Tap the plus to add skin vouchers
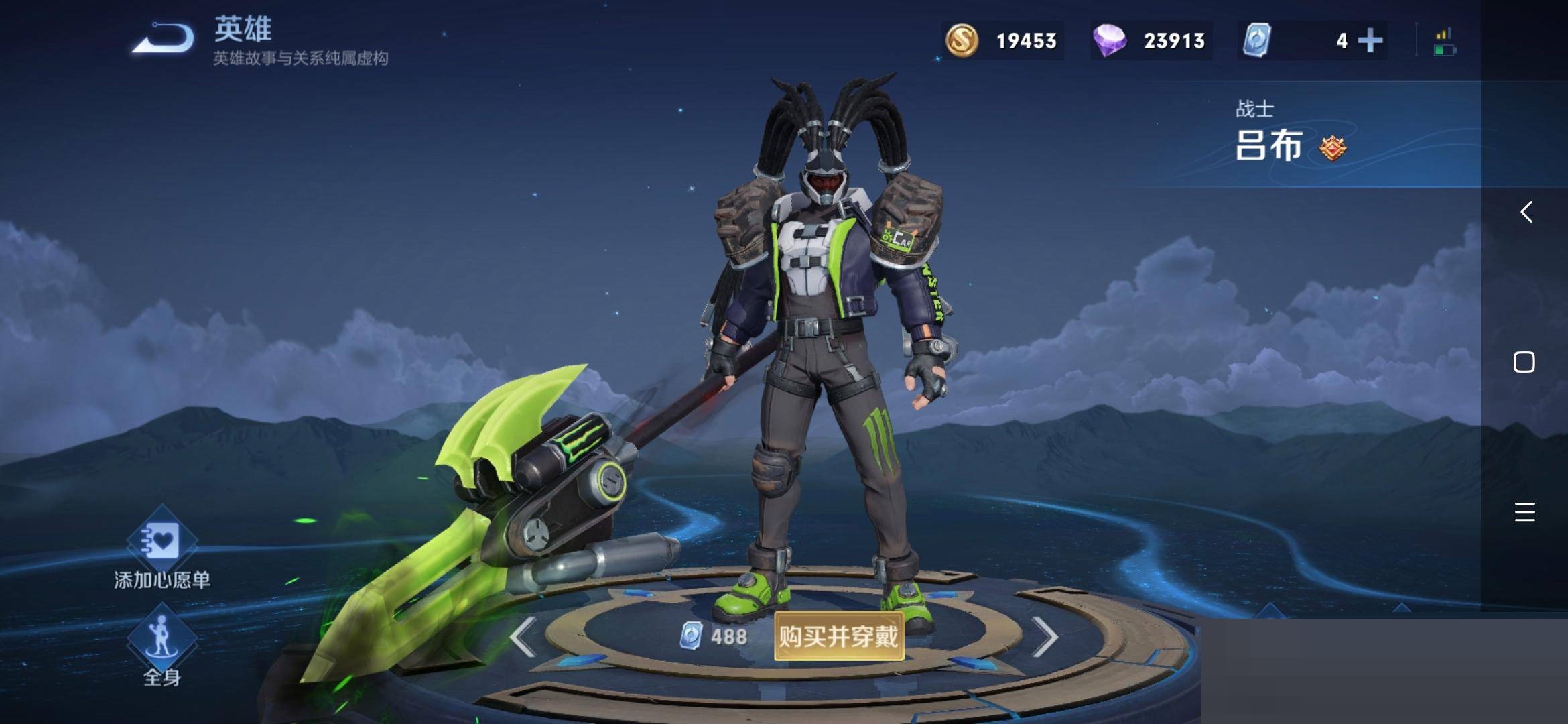The image size is (1568, 724). (x=1370, y=41)
